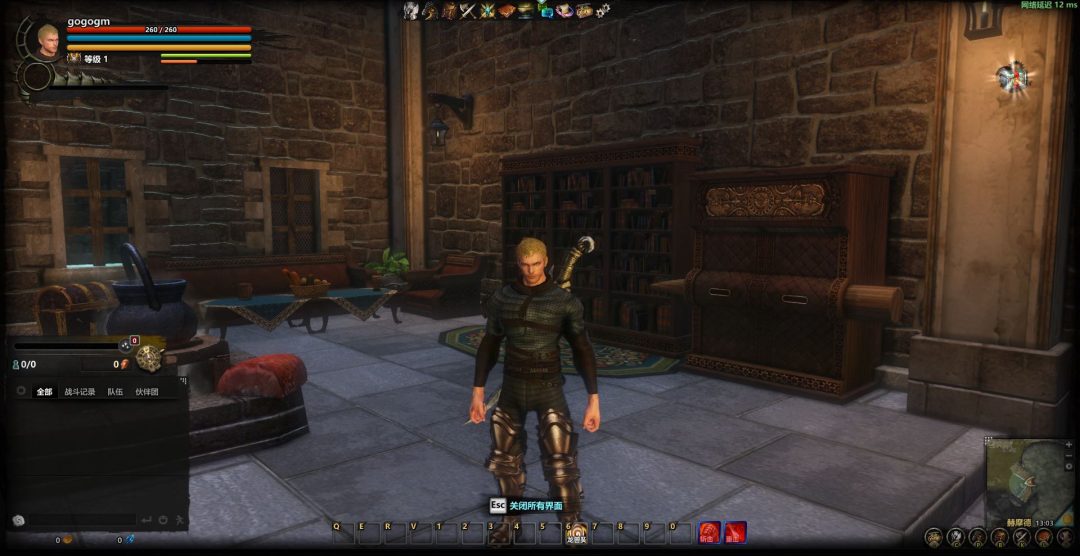Click the chat send arrow button
This screenshot has width=1080, height=556.
point(147,520)
